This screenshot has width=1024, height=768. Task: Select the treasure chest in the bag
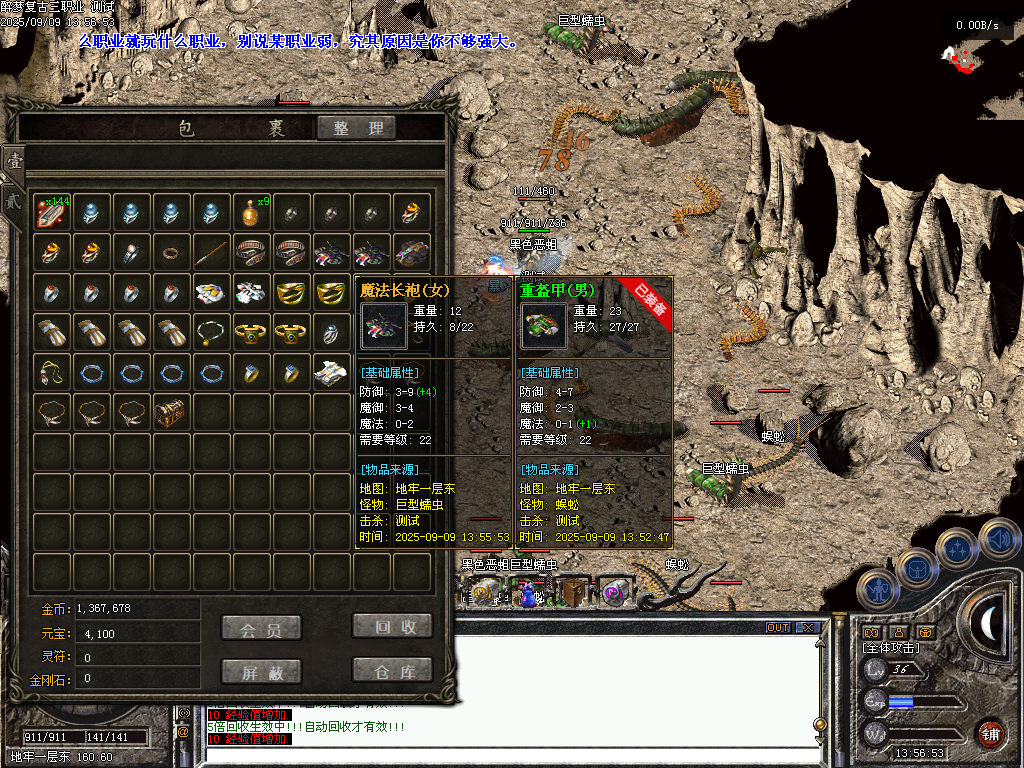(x=172, y=411)
